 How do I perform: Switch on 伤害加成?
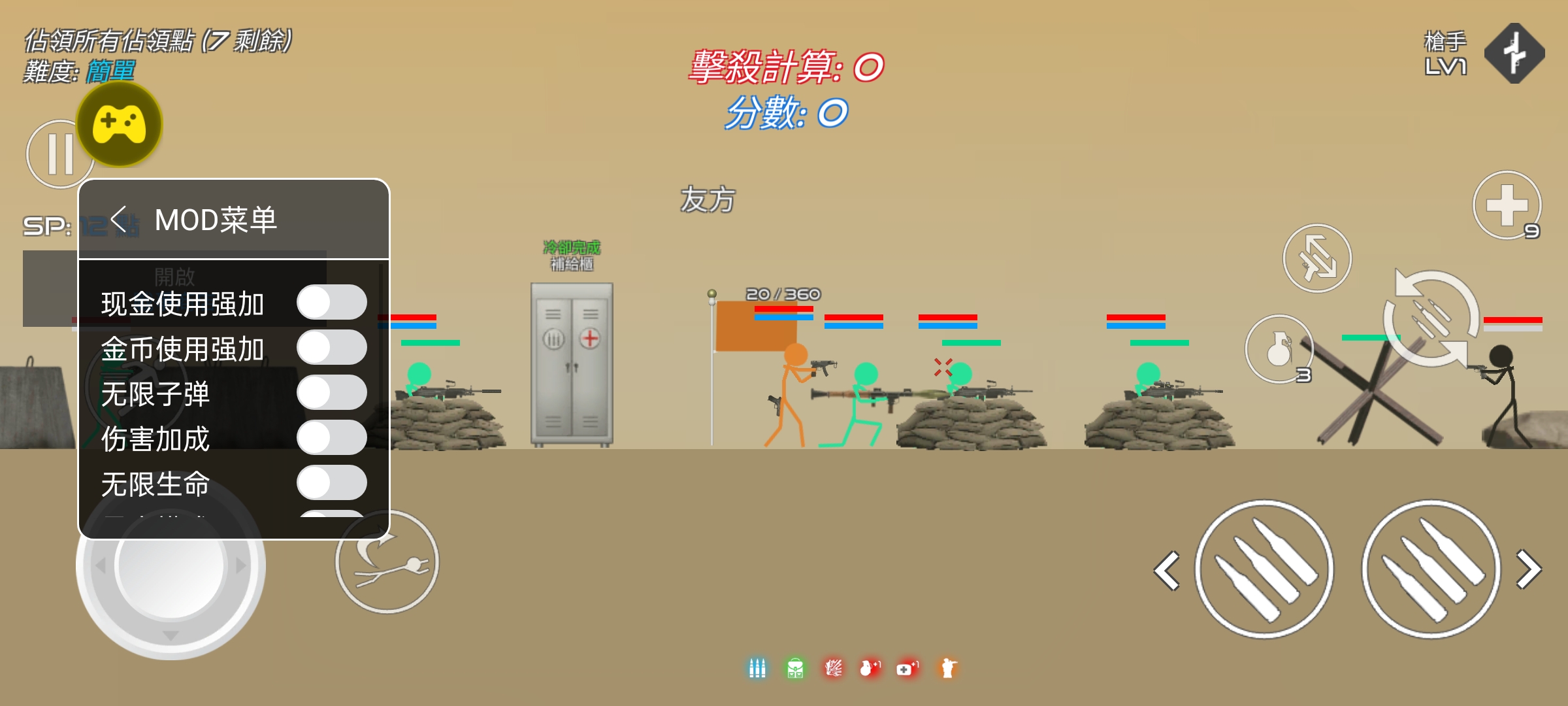tap(331, 438)
